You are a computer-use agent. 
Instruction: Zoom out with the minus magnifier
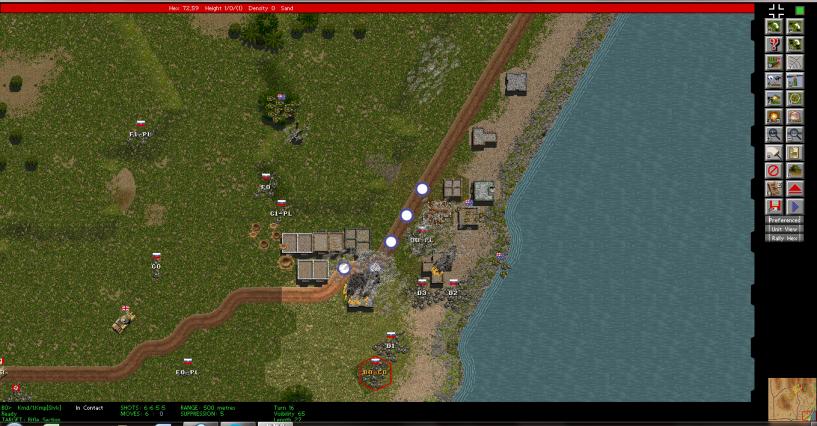point(795,134)
